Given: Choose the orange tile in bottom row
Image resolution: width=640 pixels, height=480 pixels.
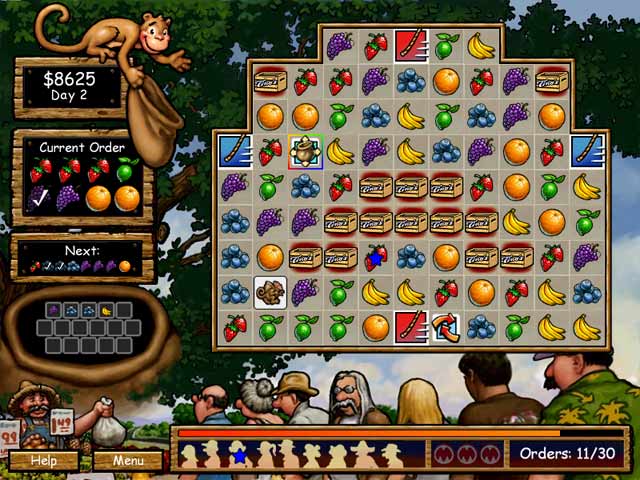Looking at the screenshot, I should pos(375,327).
